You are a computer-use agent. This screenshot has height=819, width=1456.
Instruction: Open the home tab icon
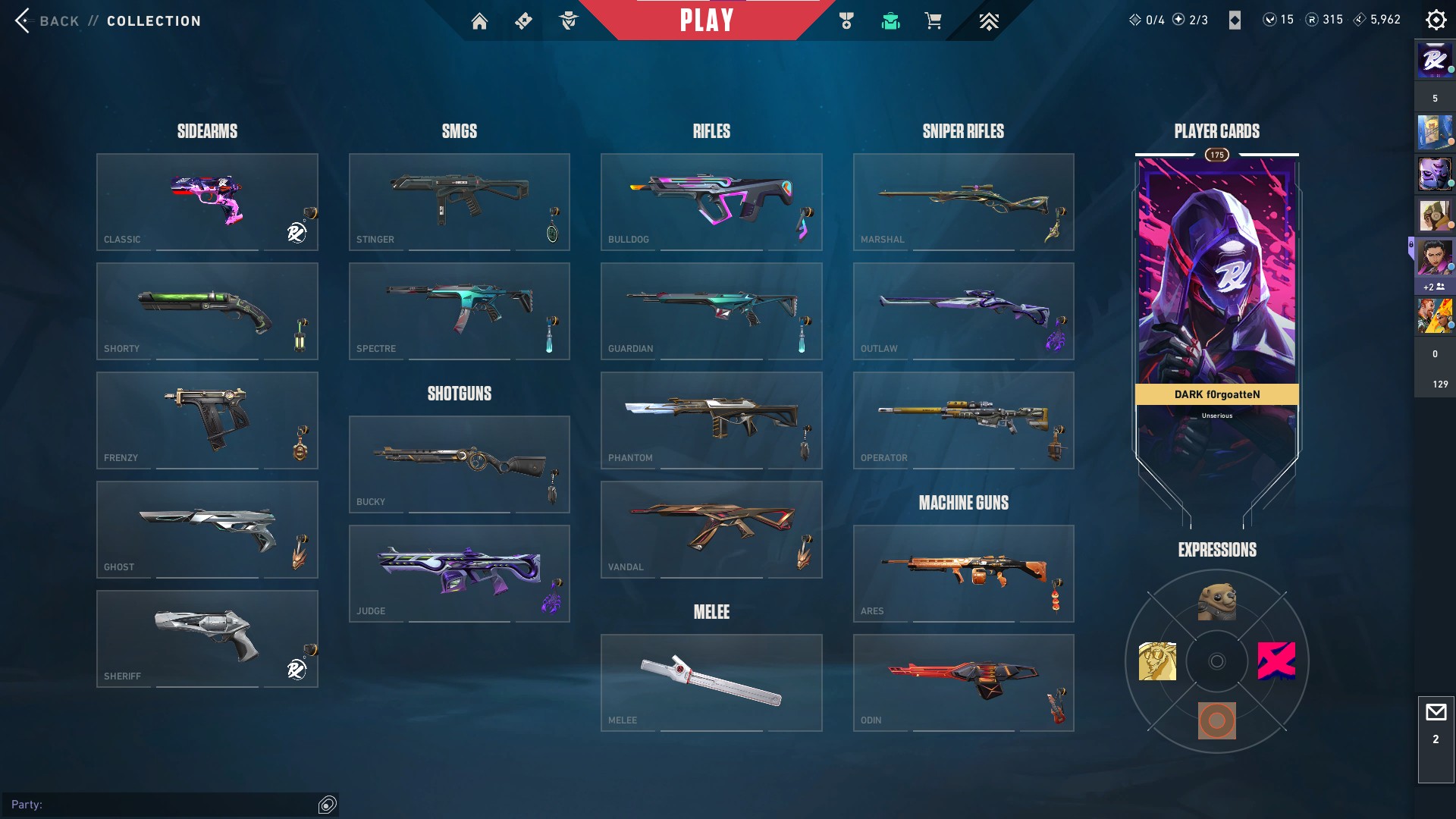tap(479, 21)
